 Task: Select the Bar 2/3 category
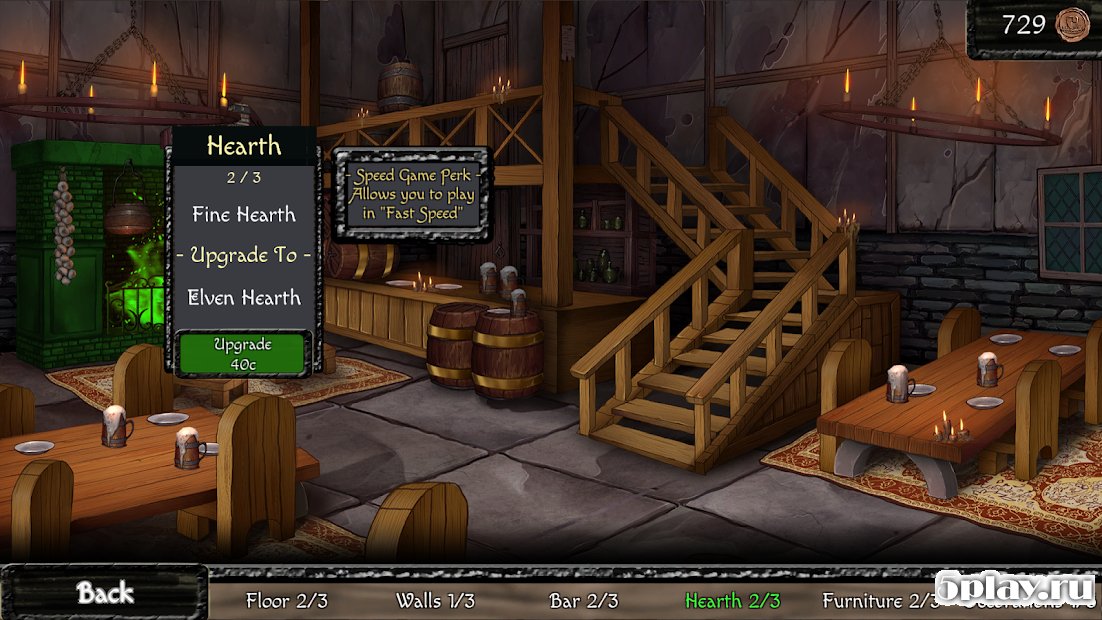[x=584, y=601]
